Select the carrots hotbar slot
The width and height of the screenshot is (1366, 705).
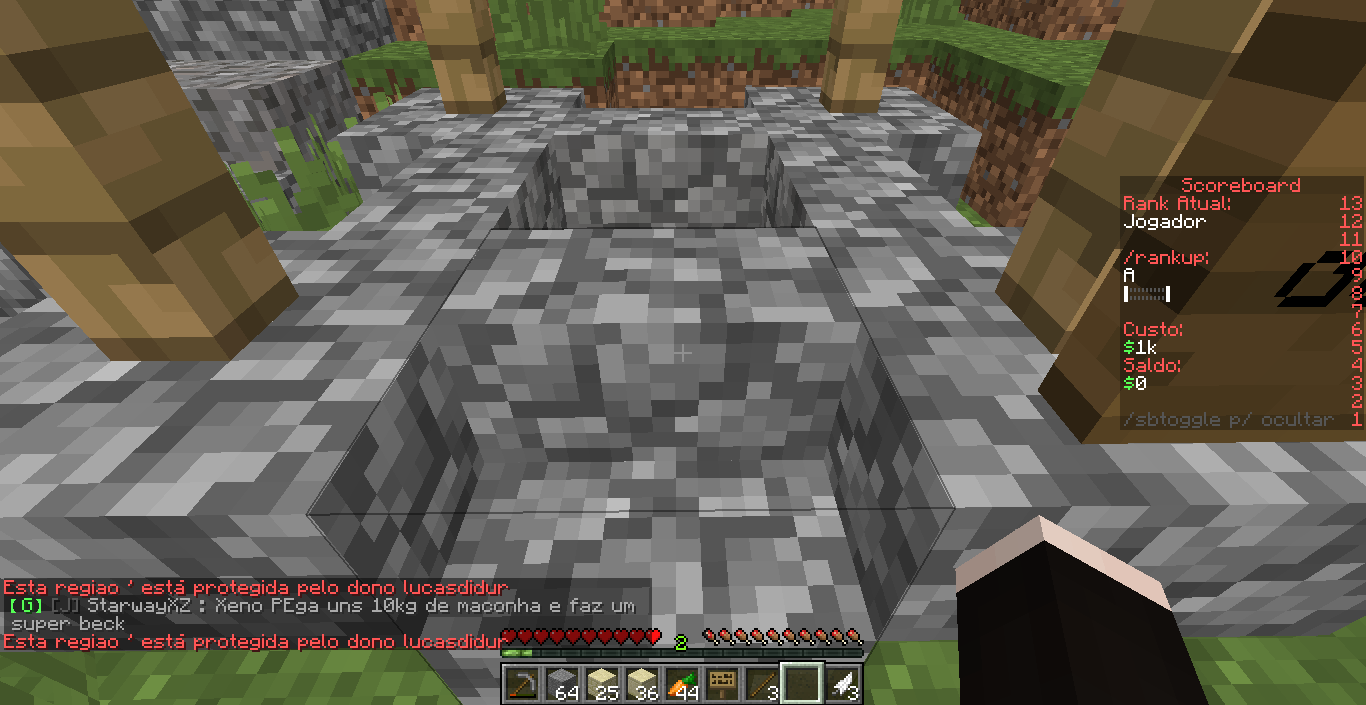pyautogui.click(x=681, y=684)
